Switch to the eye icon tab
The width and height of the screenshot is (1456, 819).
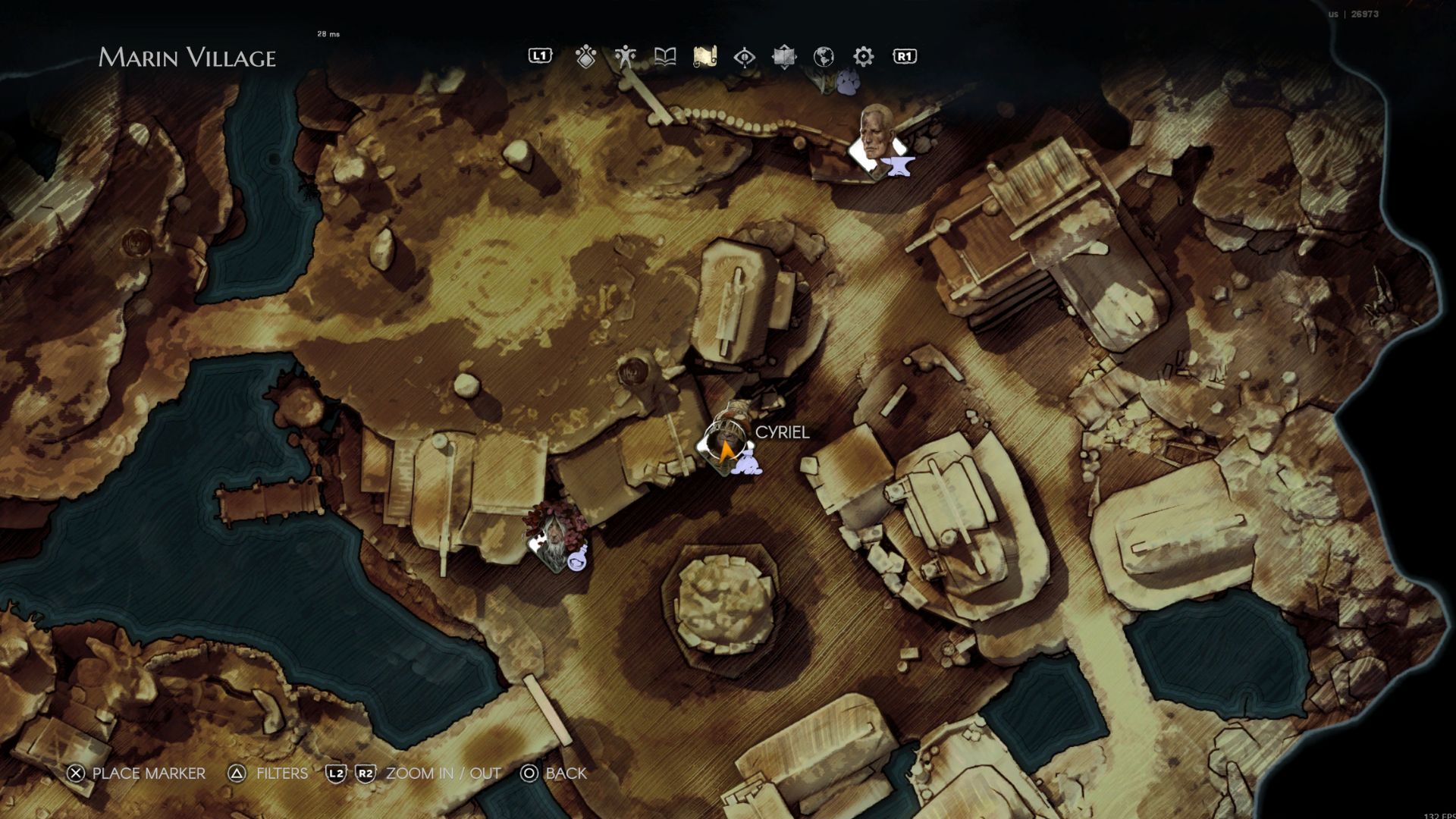point(745,57)
